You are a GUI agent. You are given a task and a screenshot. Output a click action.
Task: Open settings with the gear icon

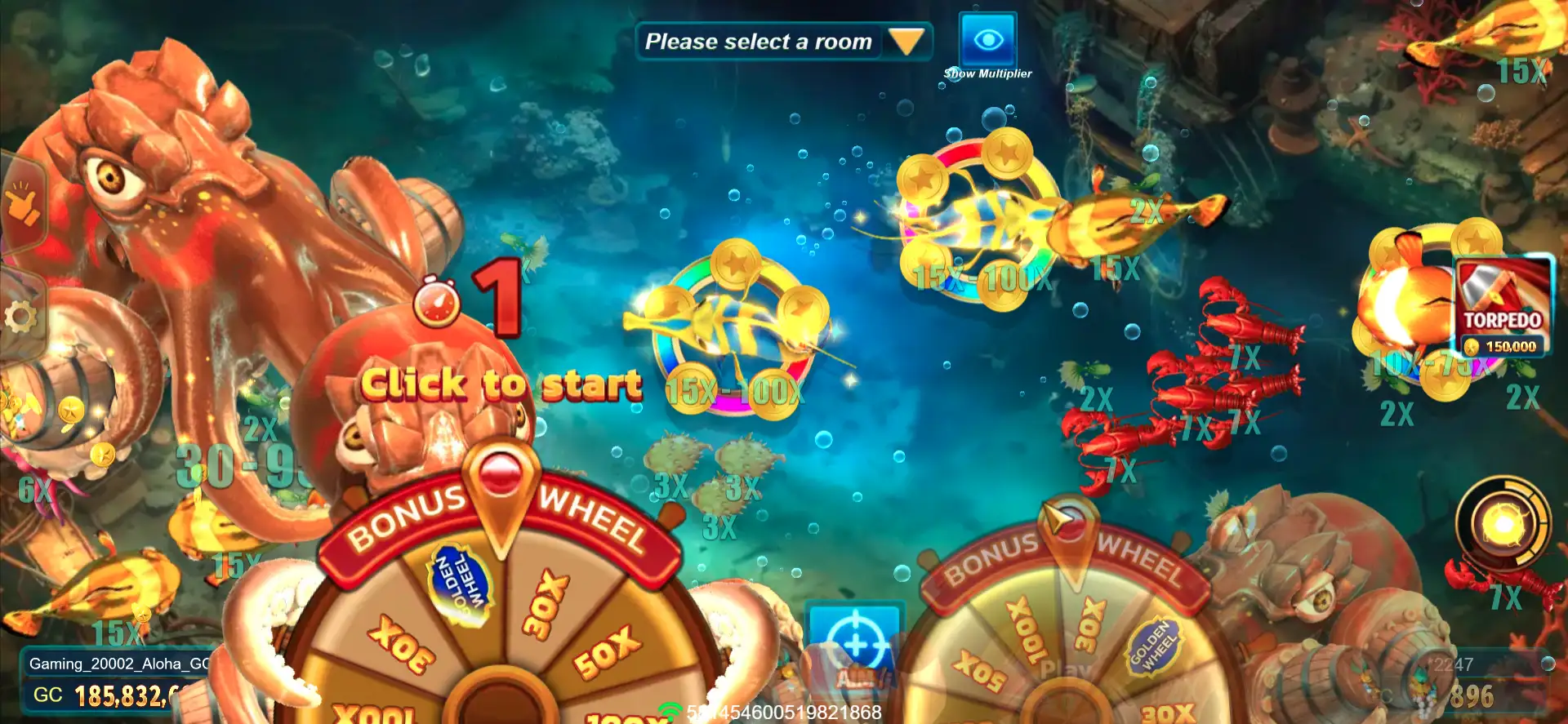click(x=20, y=316)
